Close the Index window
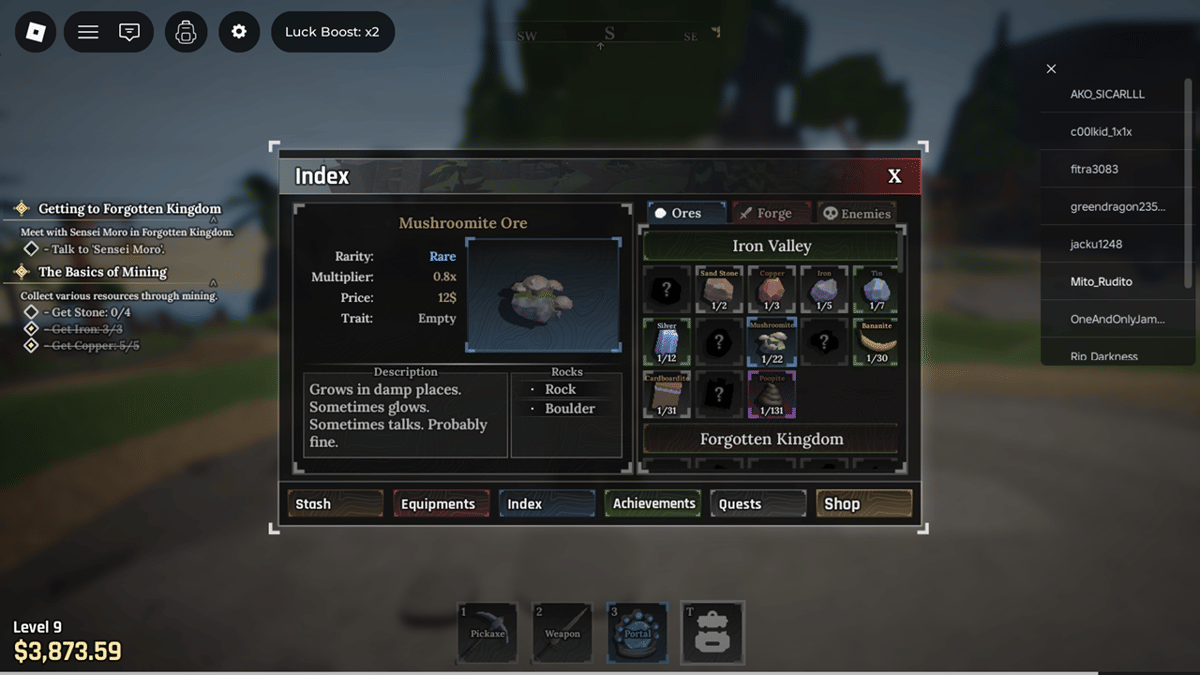 (894, 176)
